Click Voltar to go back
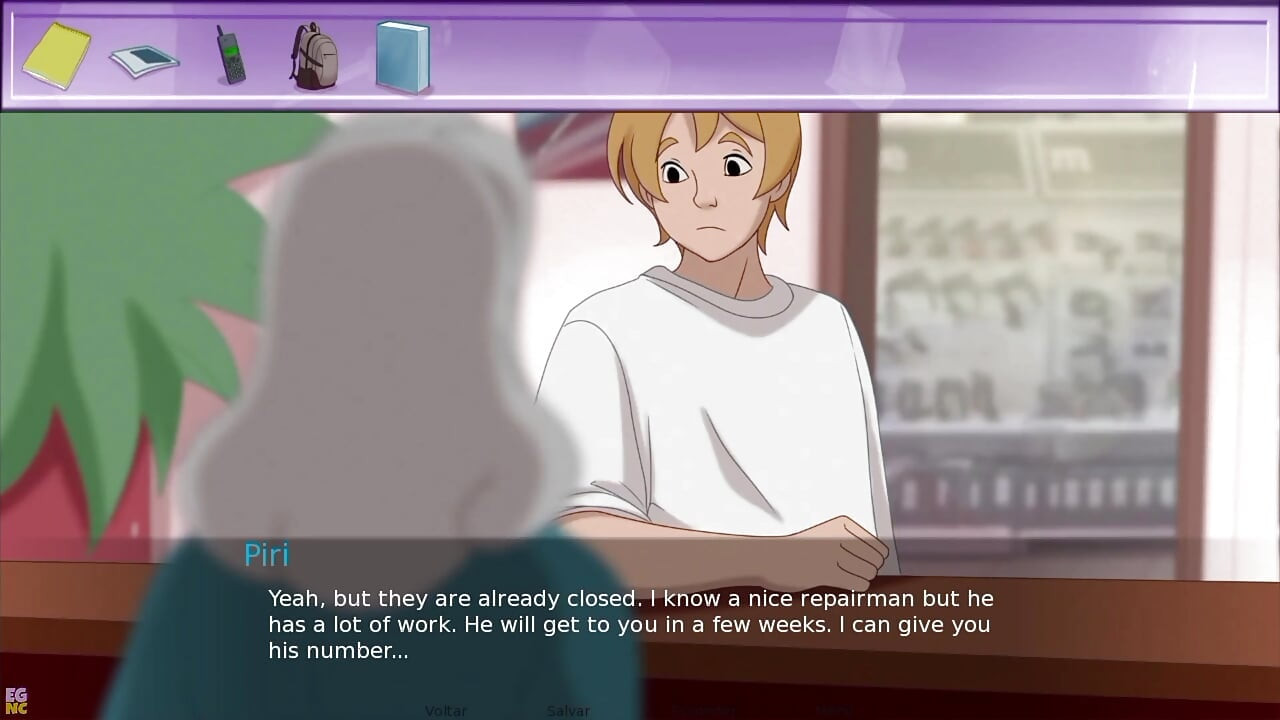 point(446,710)
